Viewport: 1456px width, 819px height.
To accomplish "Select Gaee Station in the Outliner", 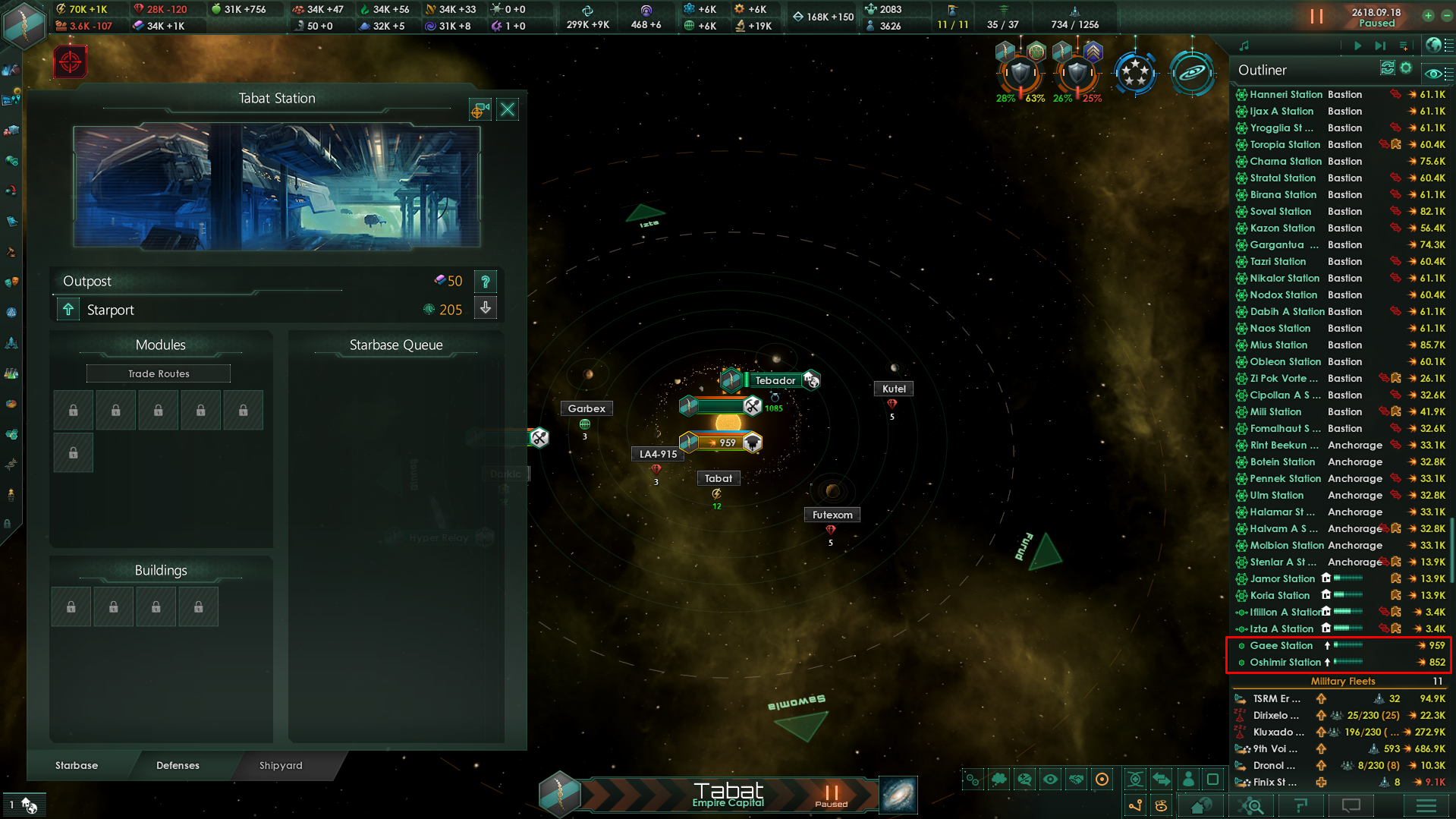I will click(x=1281, y=645).
